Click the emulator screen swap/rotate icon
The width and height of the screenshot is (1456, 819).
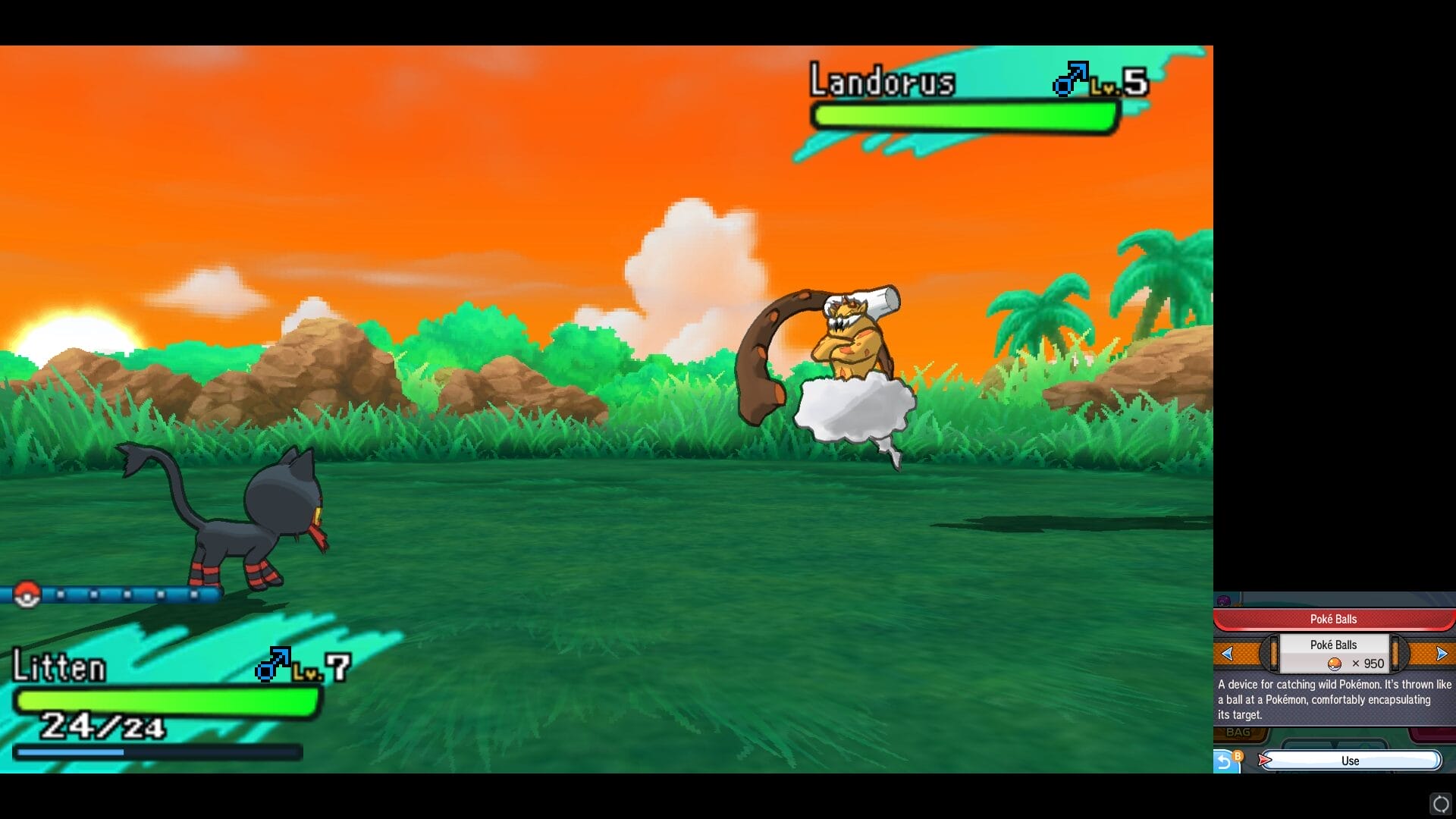pos(1441,804)
